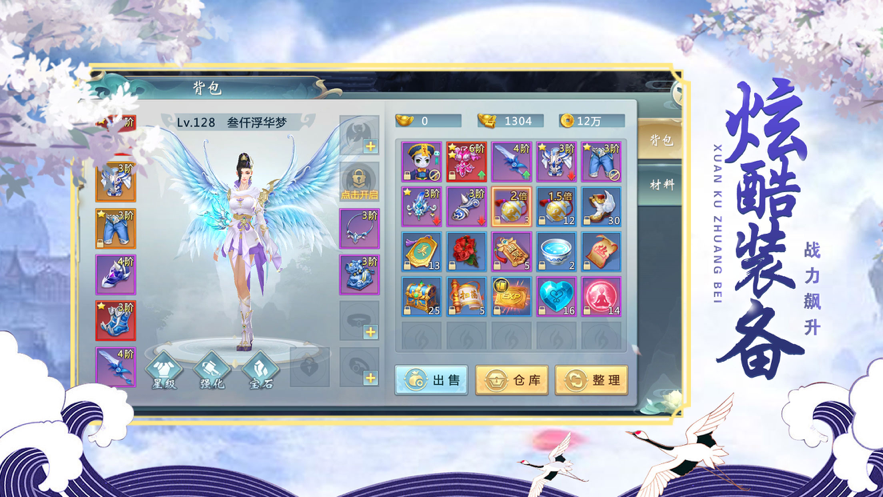Switch to the 材料 materials tab
This screenshot has height=497, width=883.
point(661,185)
